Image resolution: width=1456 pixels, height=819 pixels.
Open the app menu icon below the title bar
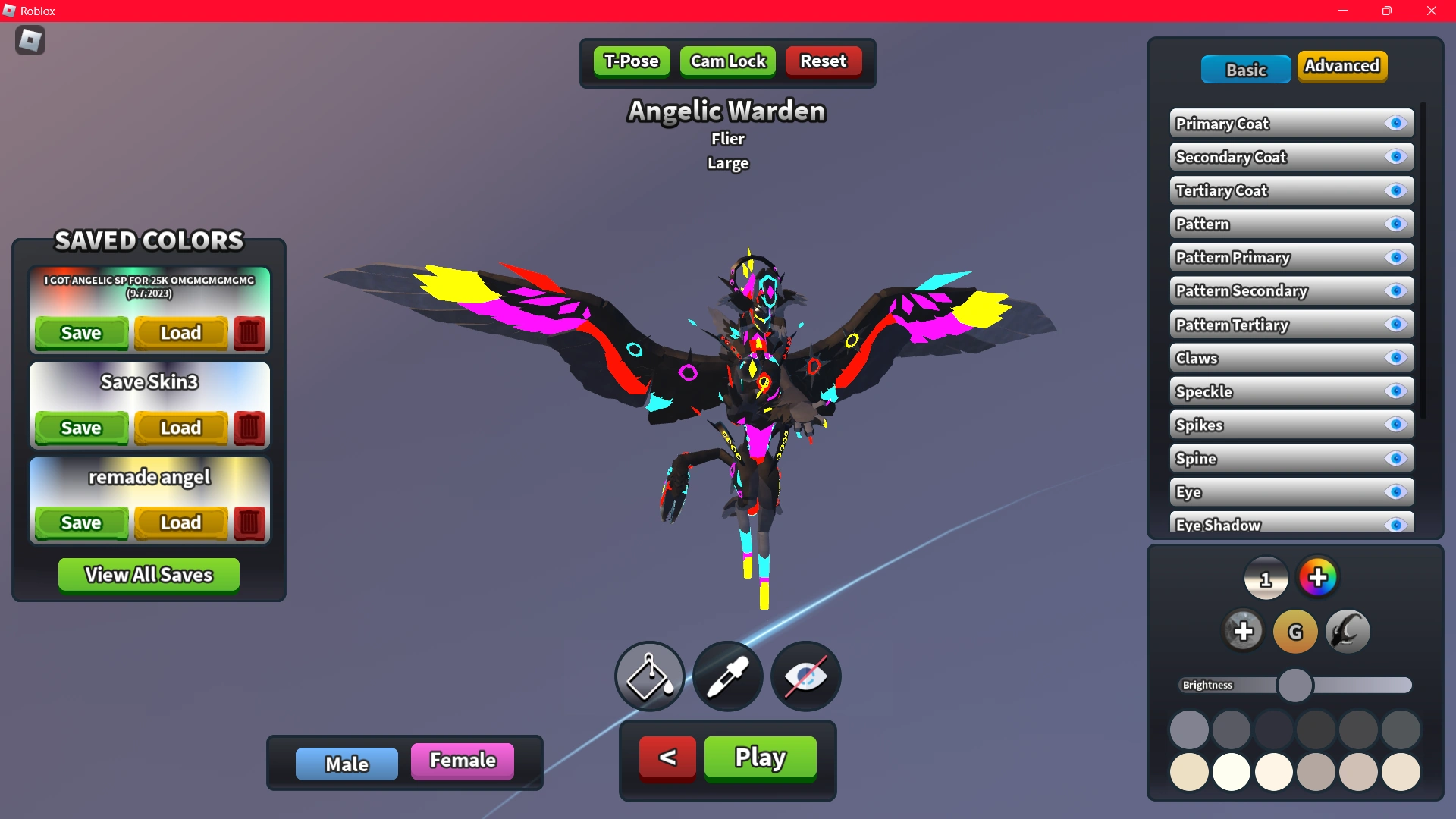pyautogui.click(x=30, y=40)
